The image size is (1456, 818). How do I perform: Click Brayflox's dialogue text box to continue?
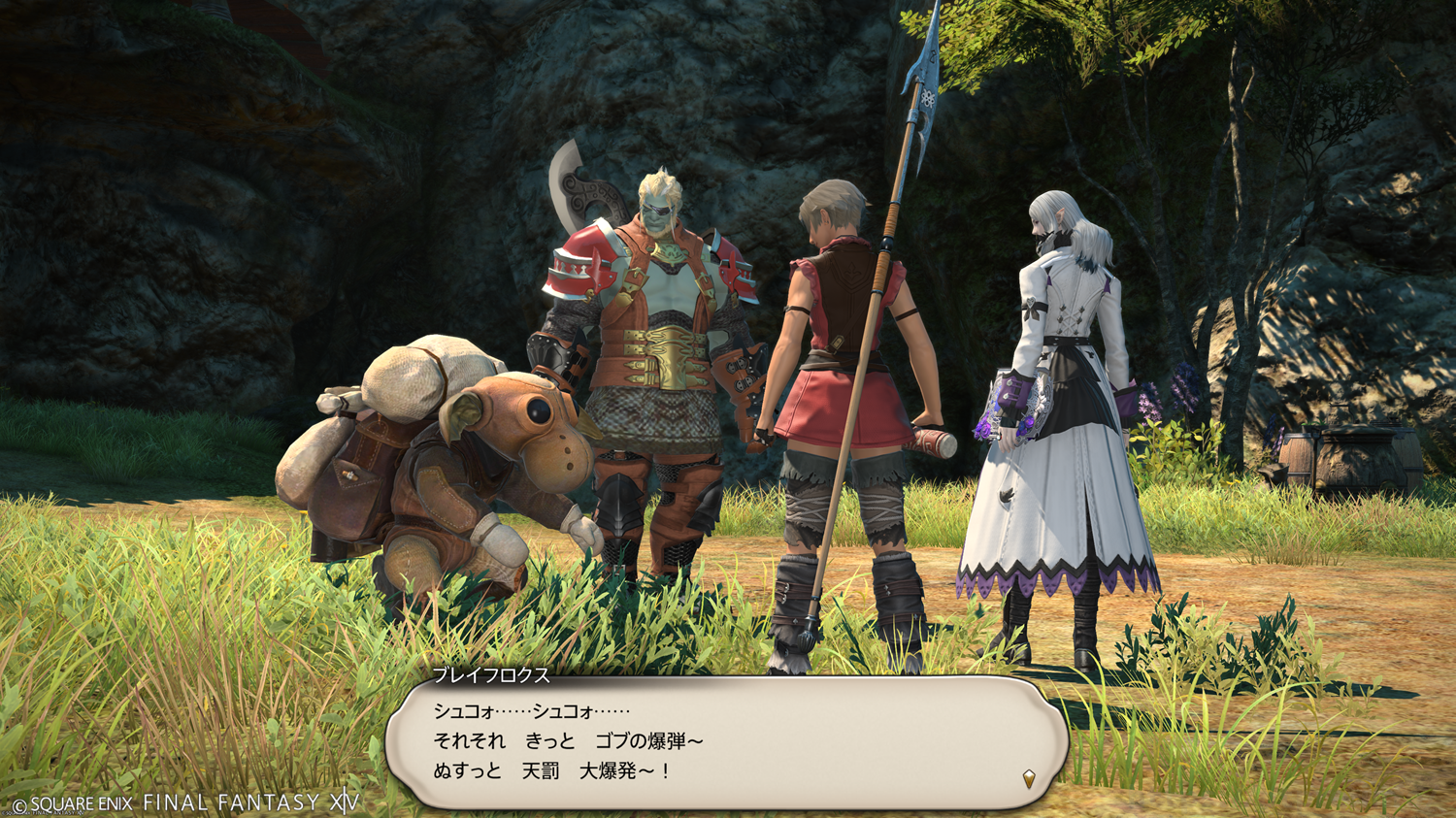(726, 742)
